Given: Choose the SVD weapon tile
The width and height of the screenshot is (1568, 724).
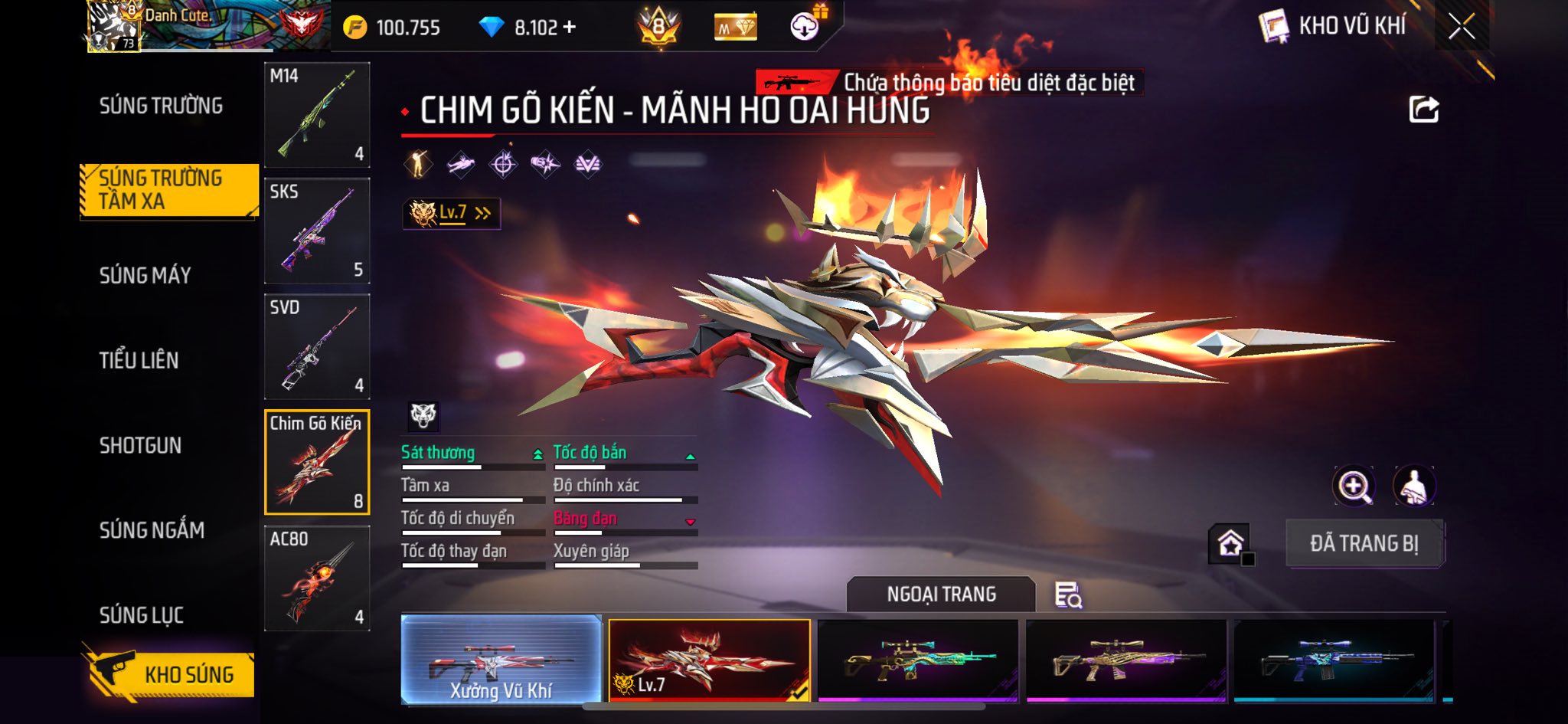Looking at the screenshot, I should 317,346.
